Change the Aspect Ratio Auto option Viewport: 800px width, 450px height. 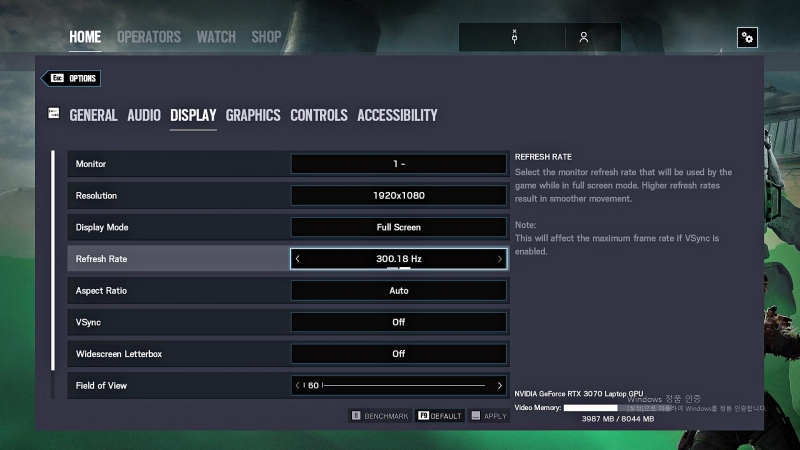(399, 291)
